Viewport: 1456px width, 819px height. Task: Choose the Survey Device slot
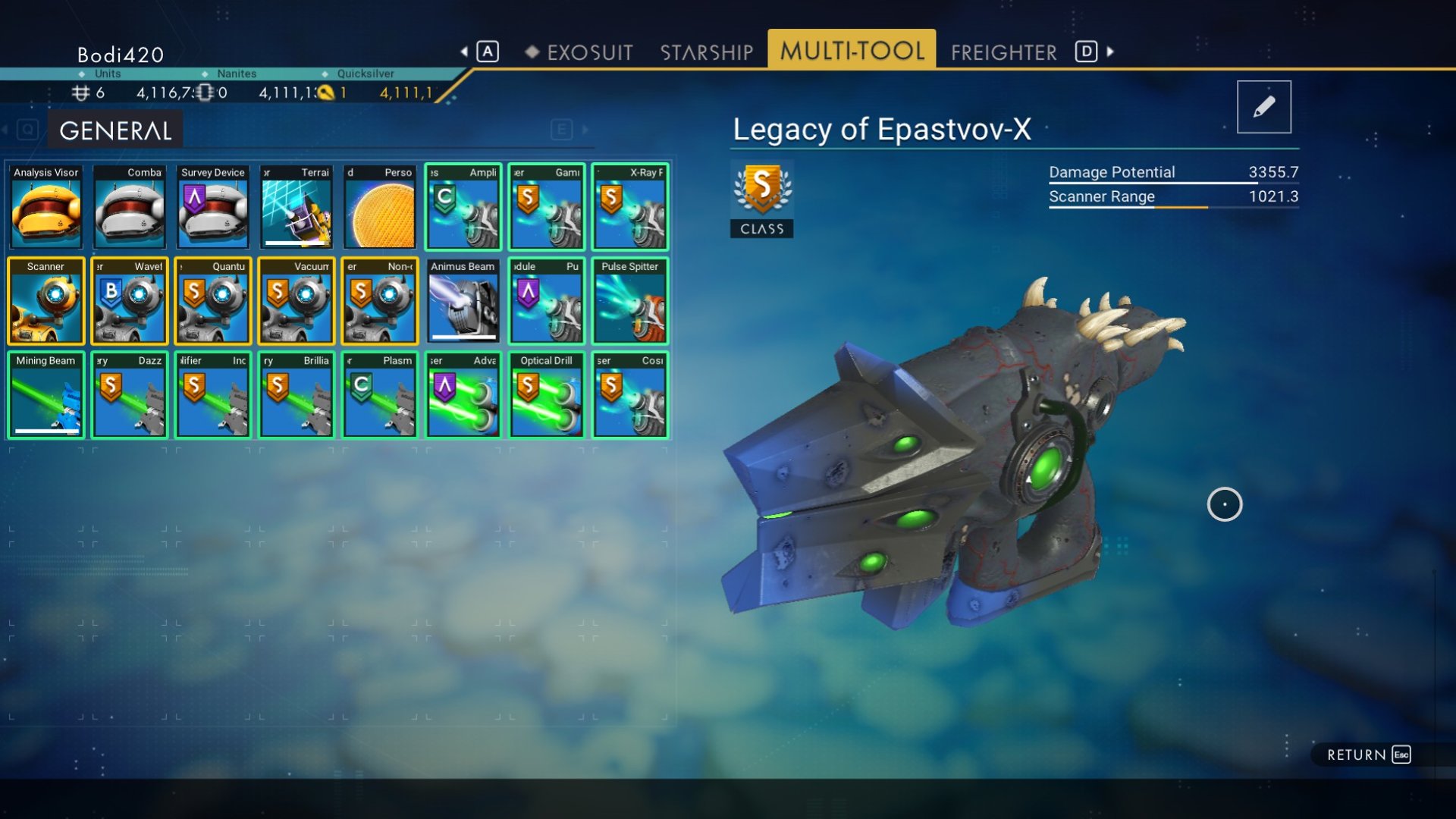coord(213,207)
